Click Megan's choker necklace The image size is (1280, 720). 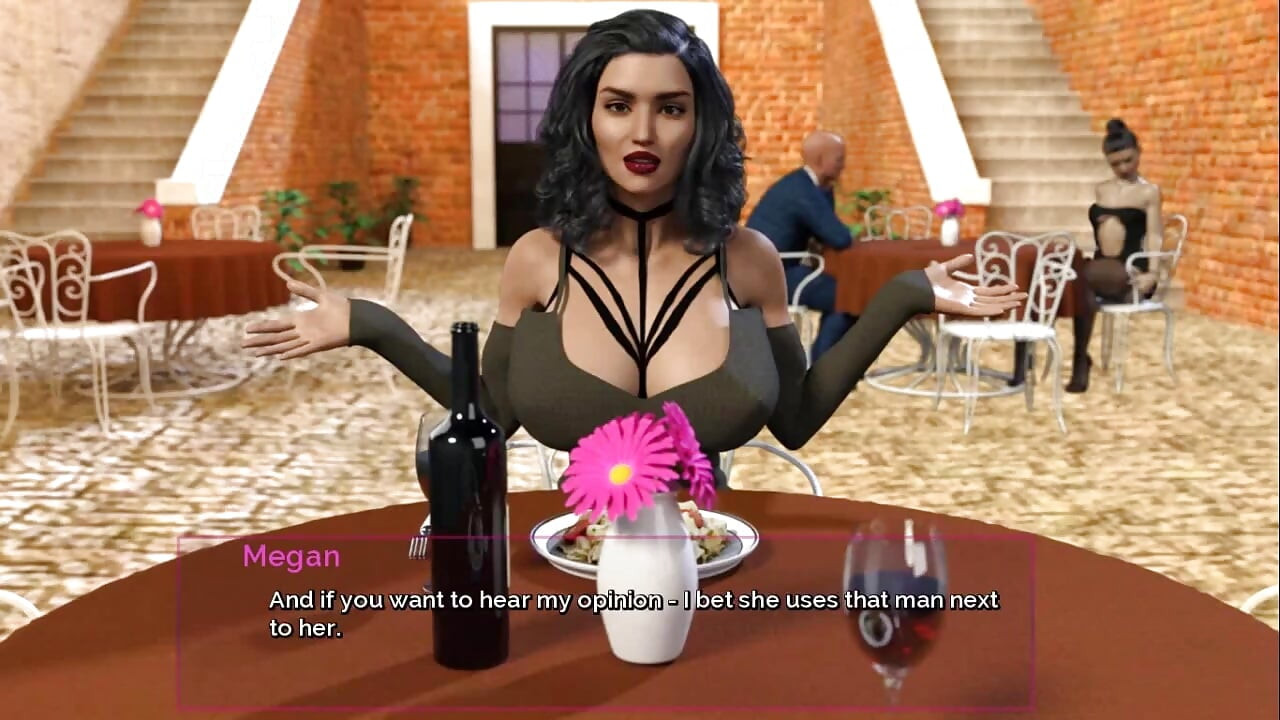click(640, 207)
